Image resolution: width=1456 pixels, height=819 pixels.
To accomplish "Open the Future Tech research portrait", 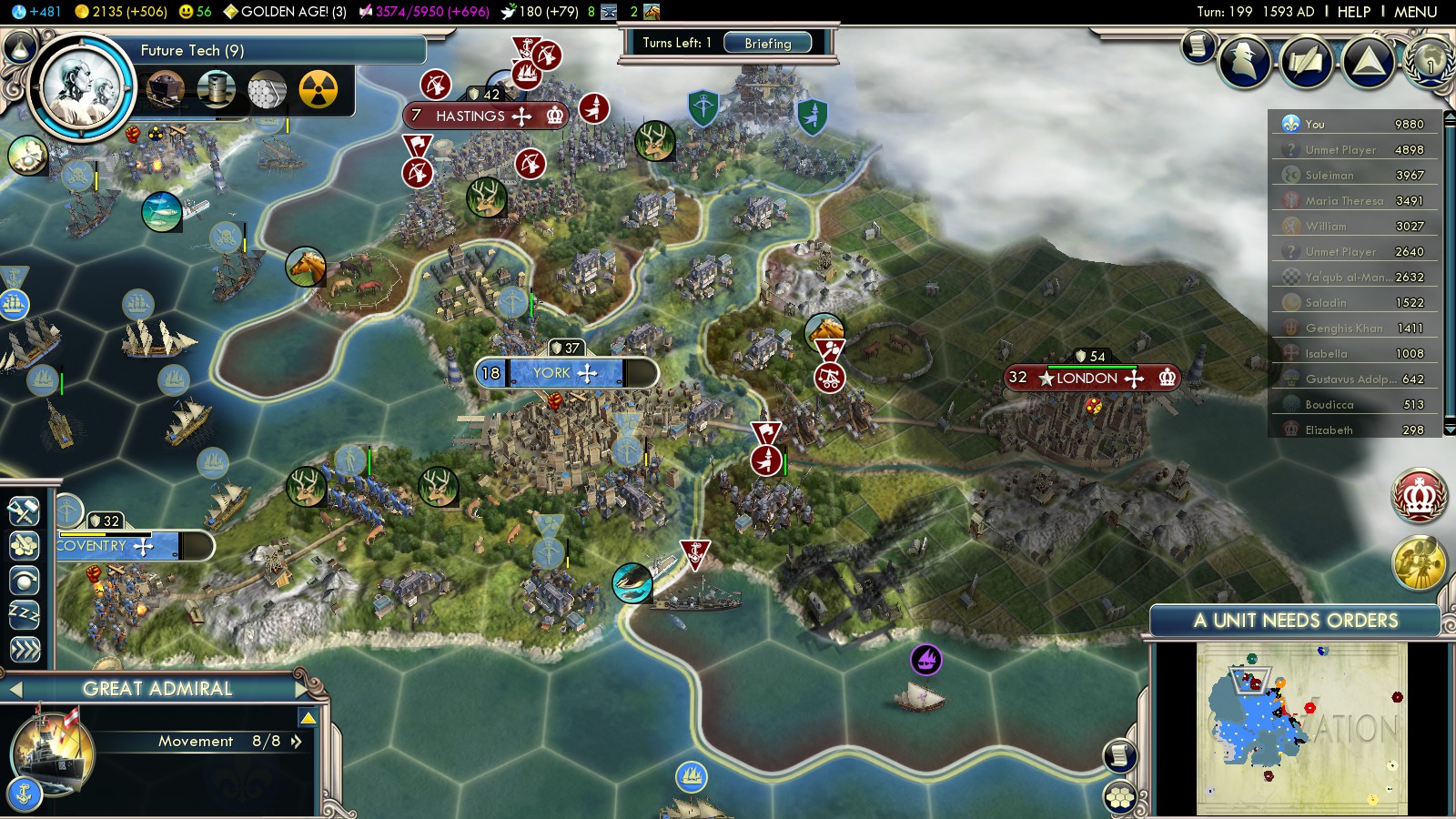I will (82, 88).
